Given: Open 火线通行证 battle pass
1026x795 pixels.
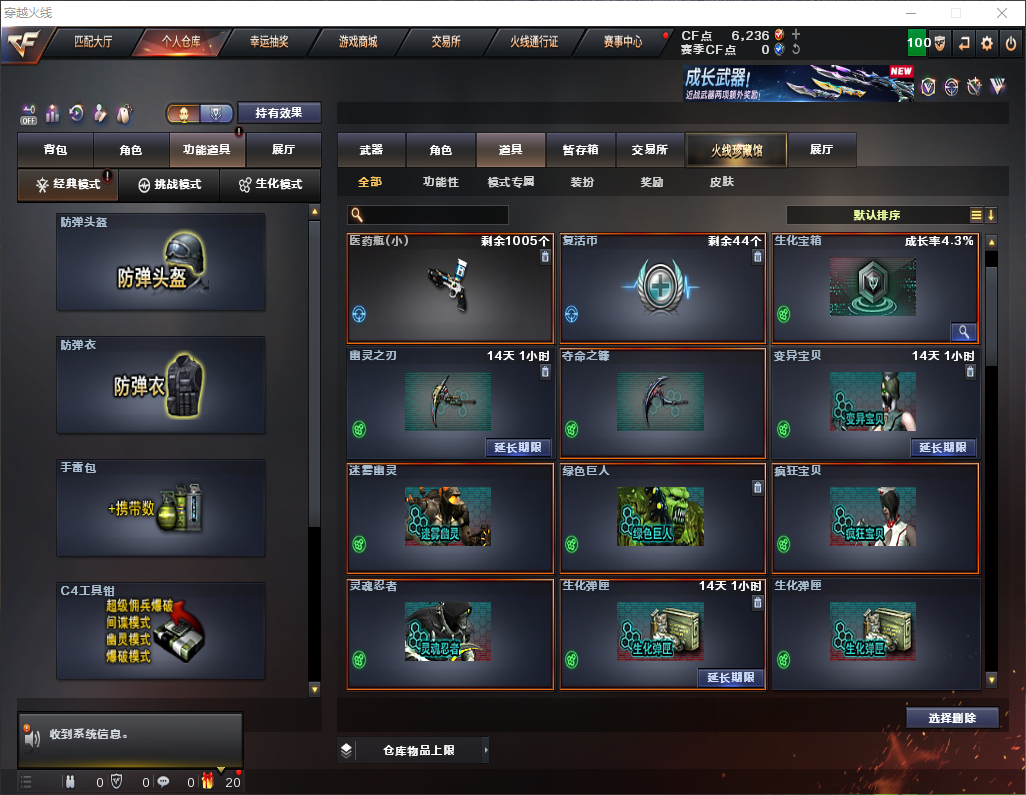Looking at the screenshot, I should pyautogui.click(x=534, y=42).
